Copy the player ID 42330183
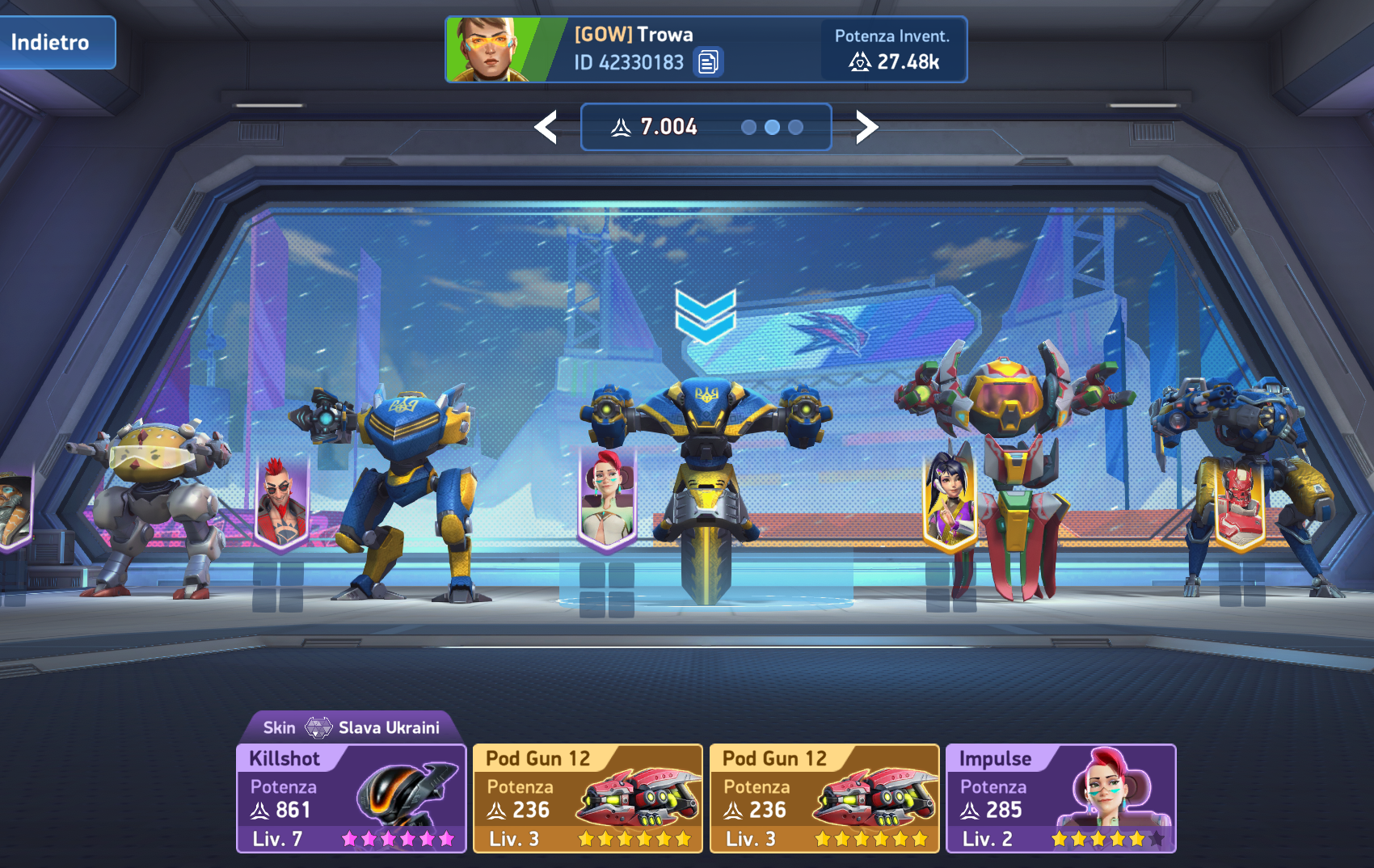 click(x=708, y=62)
